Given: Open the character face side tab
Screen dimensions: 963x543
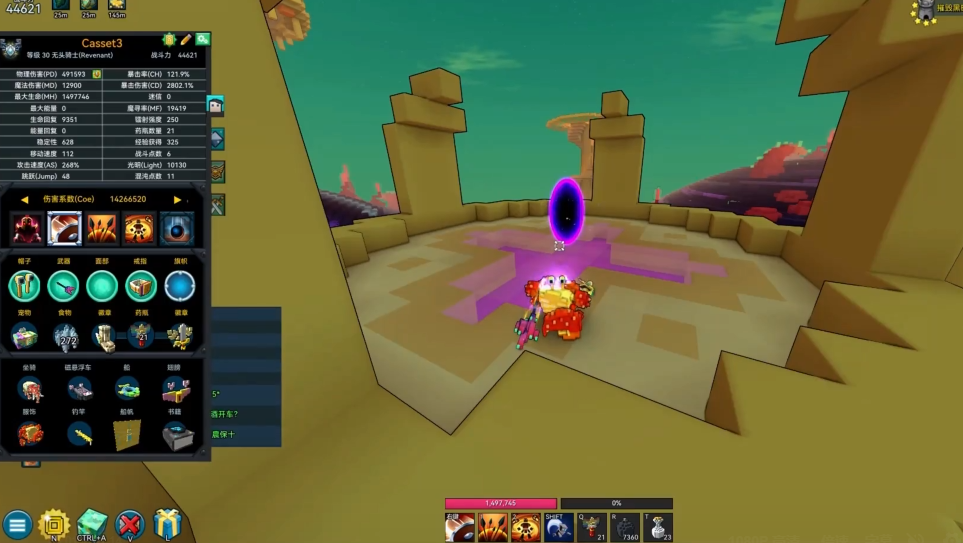Looking at the screenshot, I should (x=215, y=105).
